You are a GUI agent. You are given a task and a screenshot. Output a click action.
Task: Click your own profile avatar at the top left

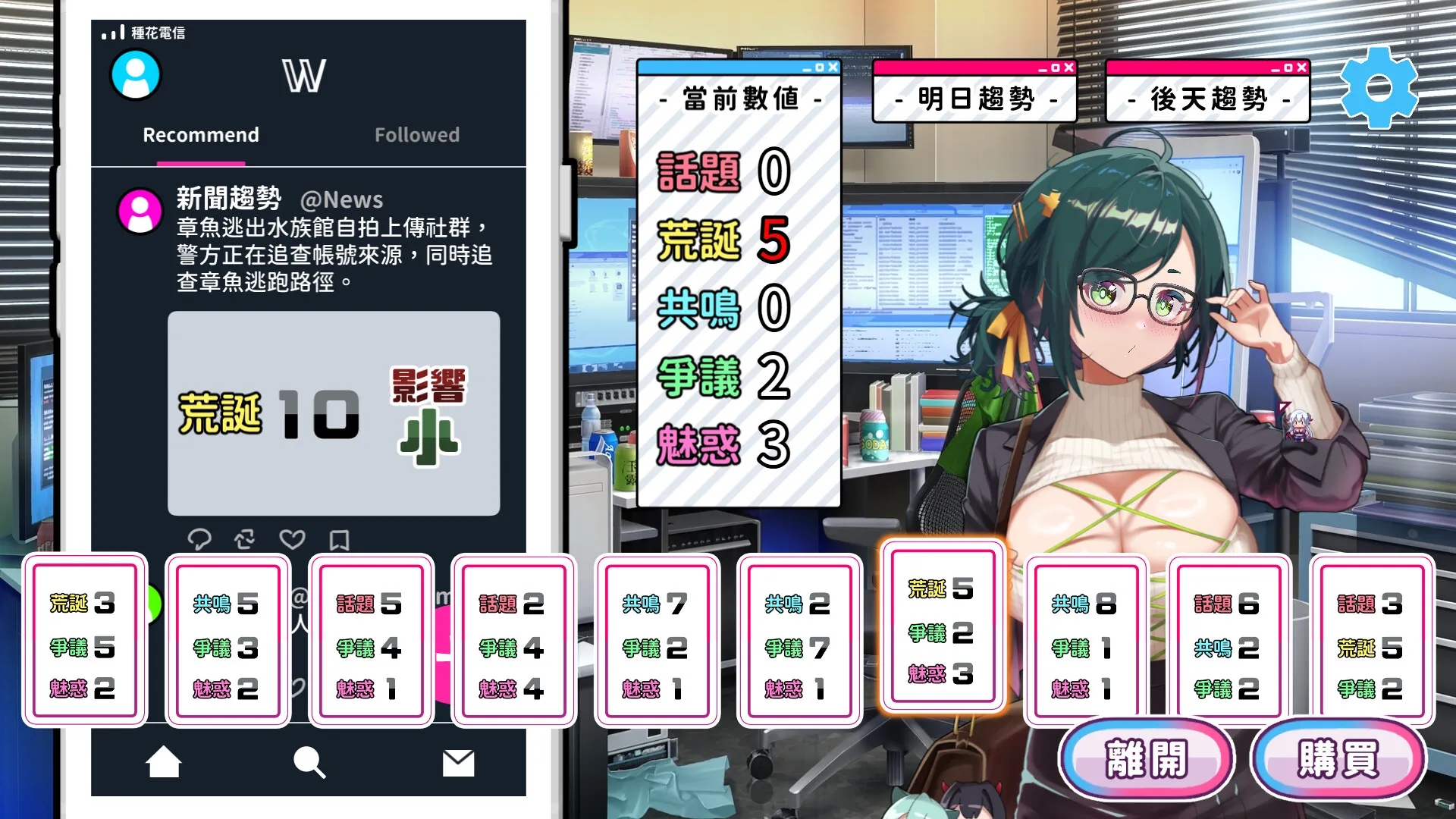click(136, 74)
